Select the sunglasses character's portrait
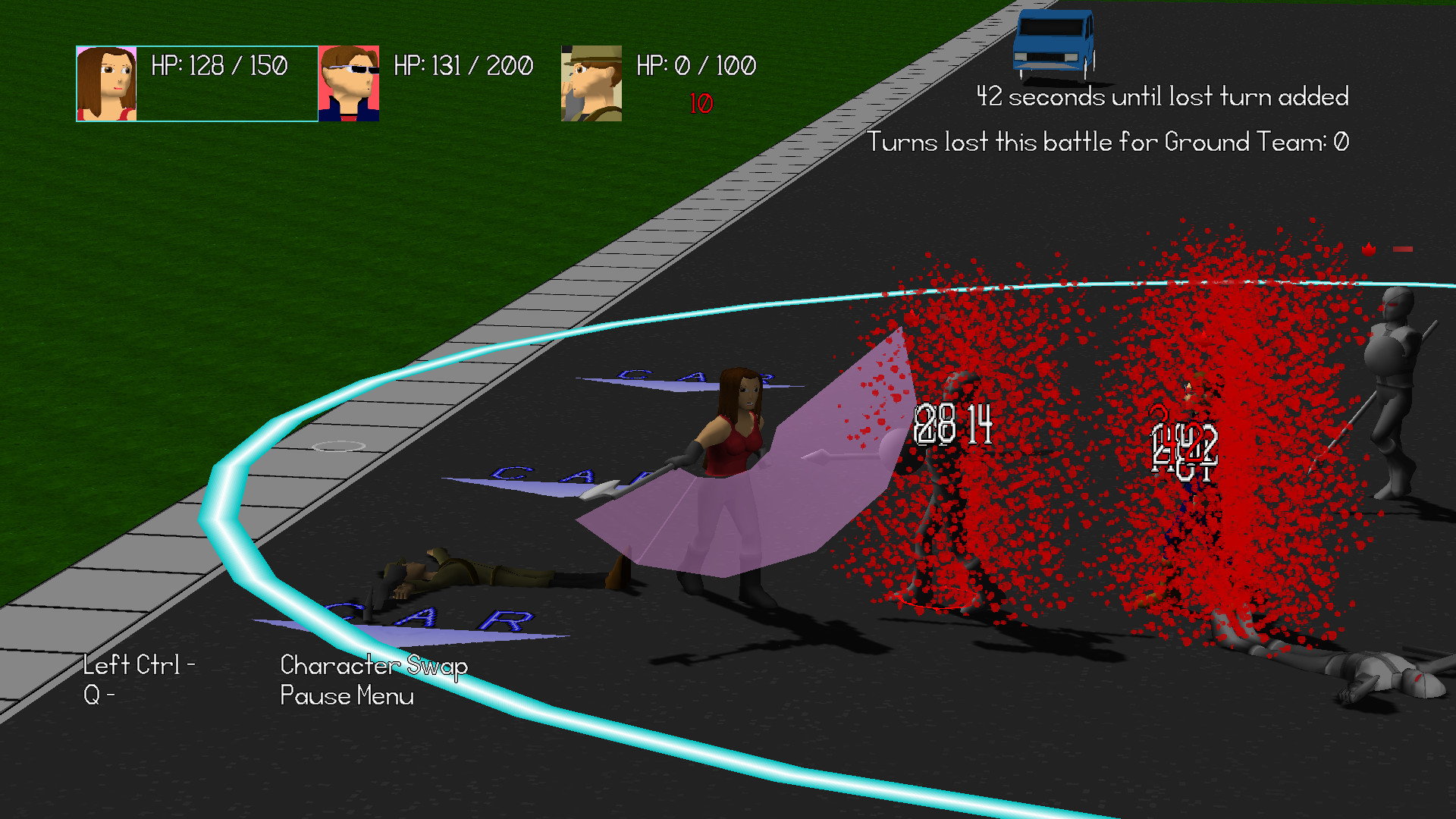Viewport: 1456px width, 819px height. pos(349,83)
